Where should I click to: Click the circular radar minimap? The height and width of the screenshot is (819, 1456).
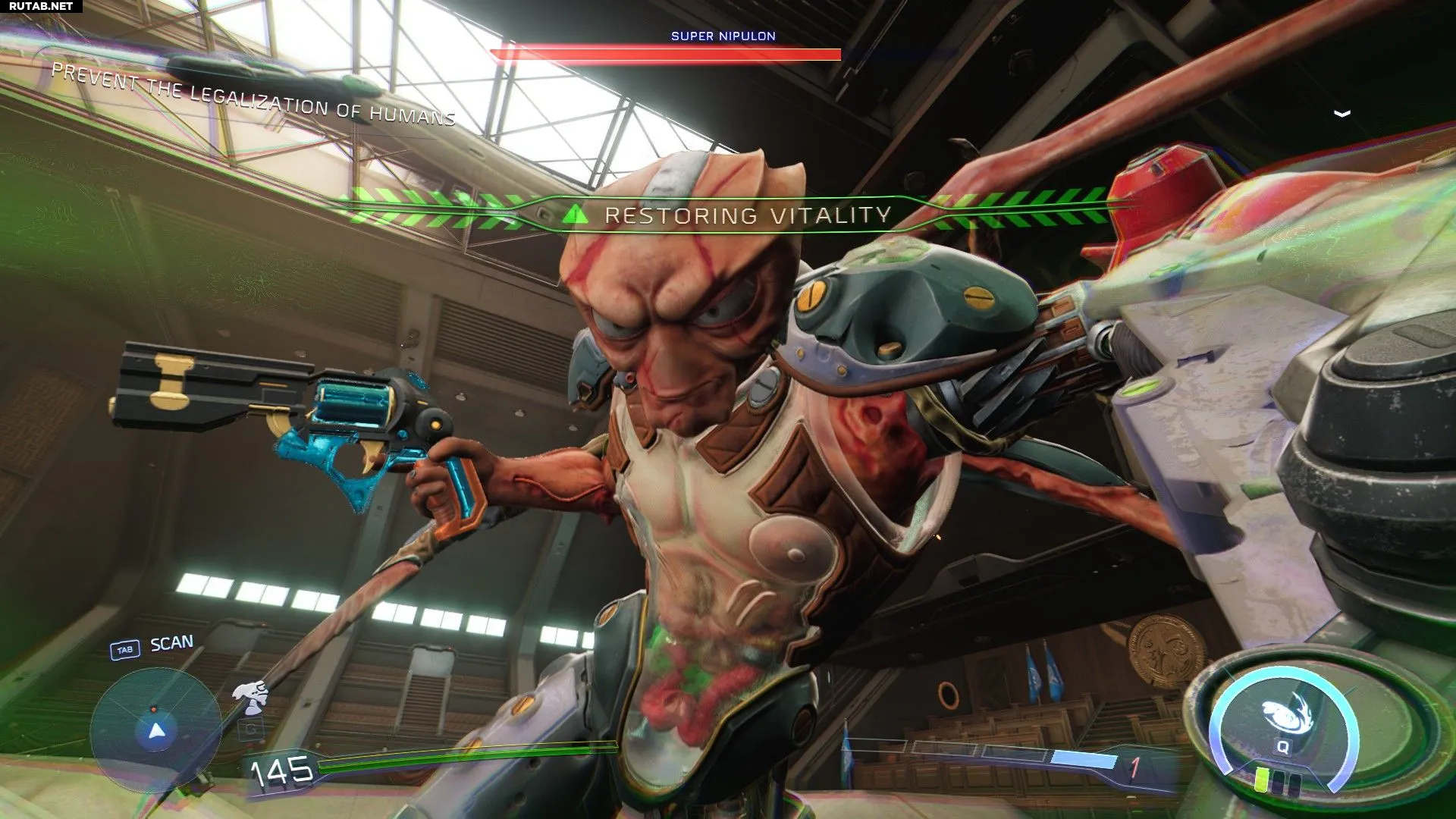click(156, 730)
